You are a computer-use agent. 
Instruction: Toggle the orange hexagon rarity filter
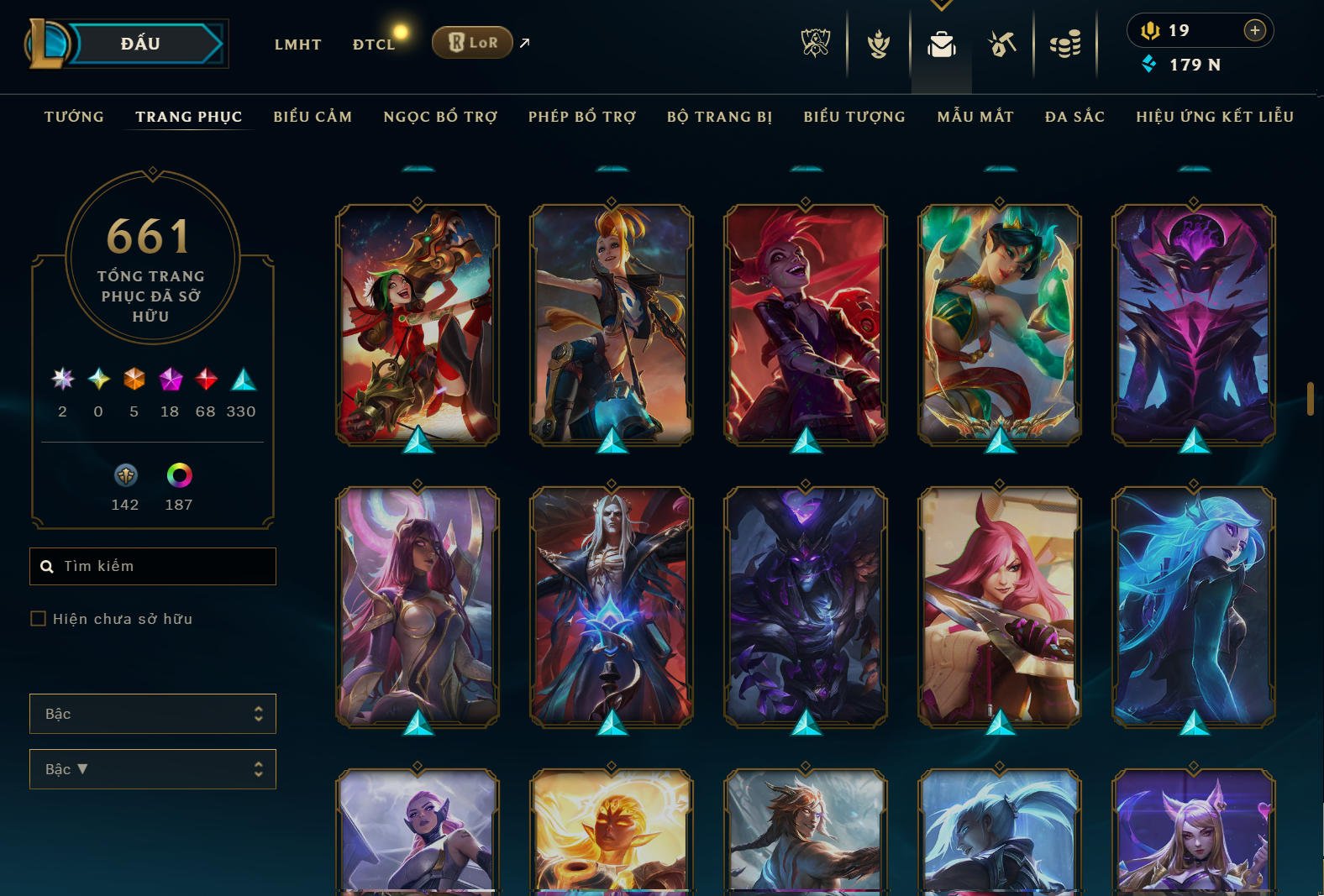[134, 380]
